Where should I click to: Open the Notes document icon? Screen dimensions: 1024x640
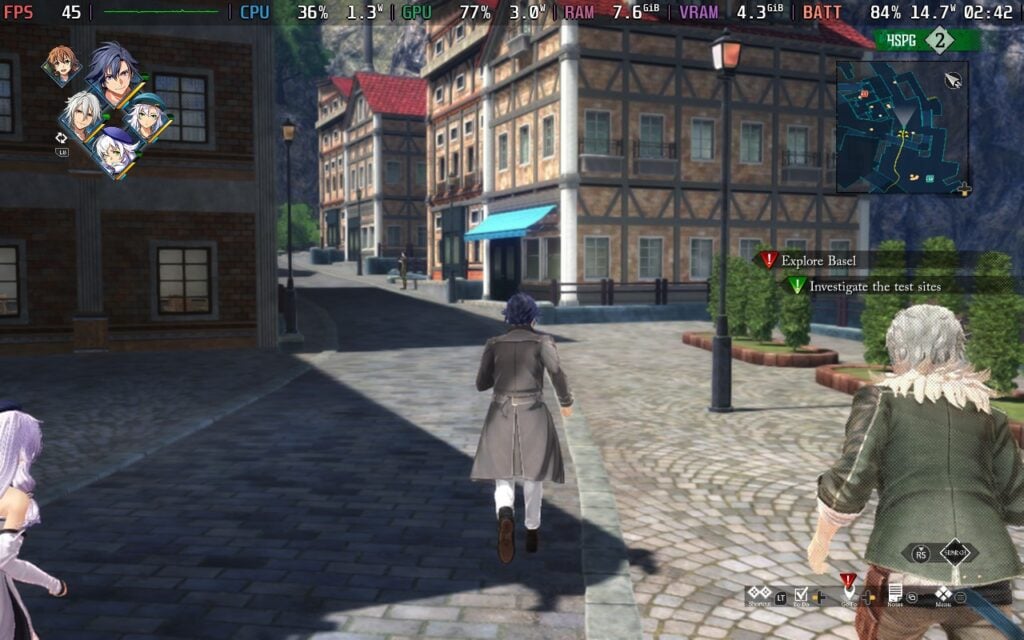coord(895,593)
